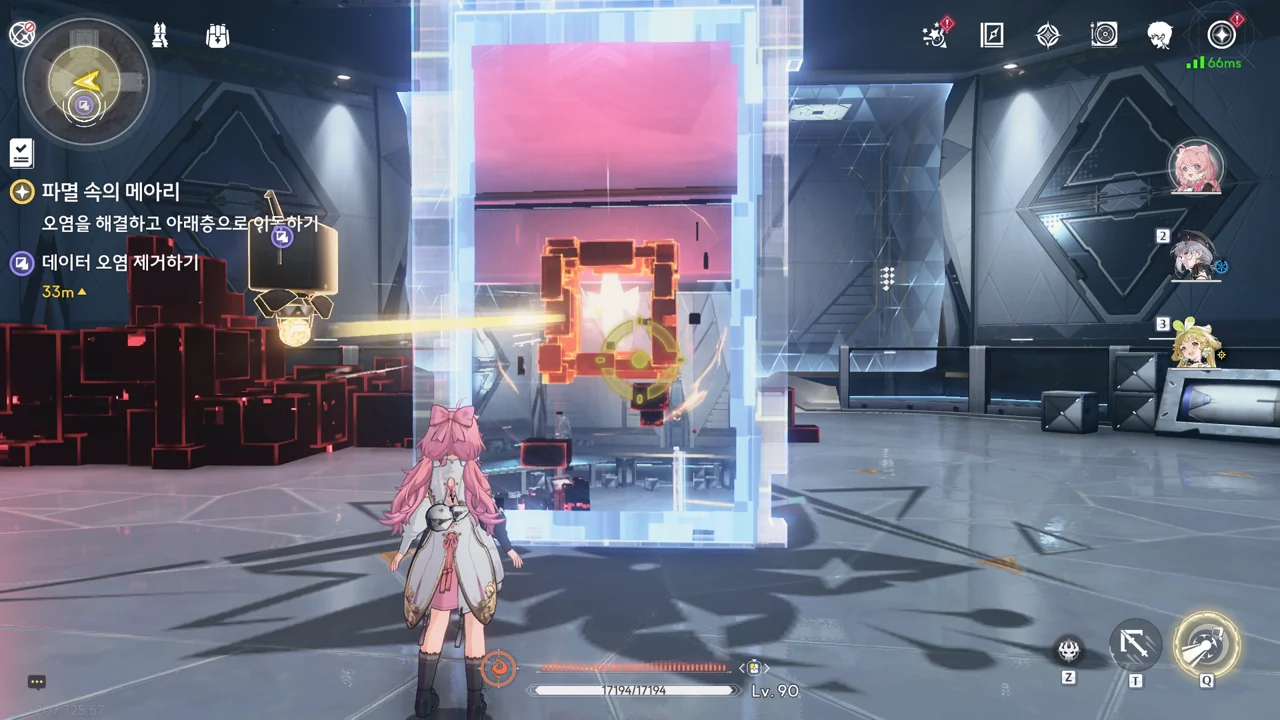
Task: Open the events icon with stars
Action: (x=936, y=36)
